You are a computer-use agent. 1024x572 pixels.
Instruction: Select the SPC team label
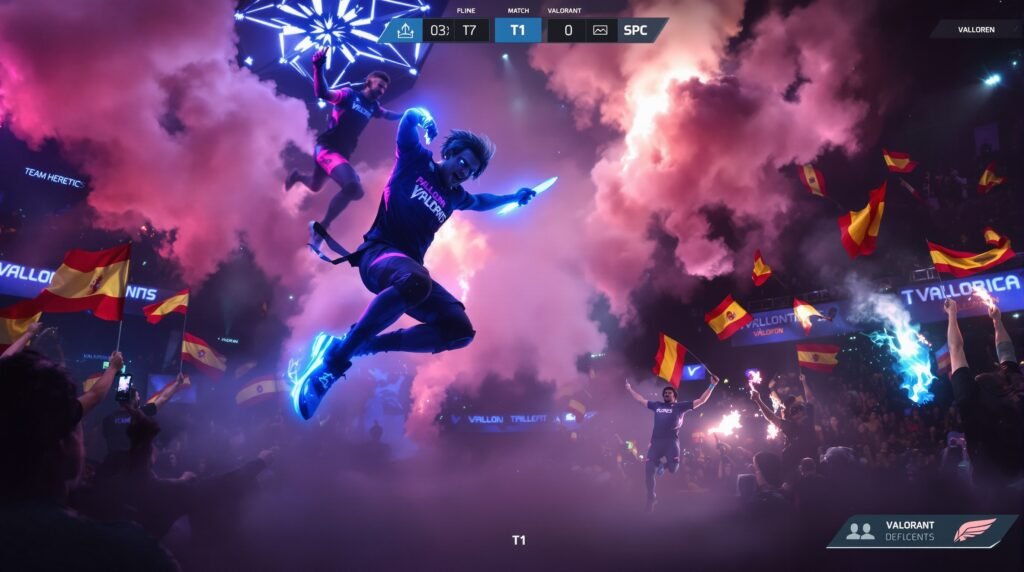[x=635, y=30]
